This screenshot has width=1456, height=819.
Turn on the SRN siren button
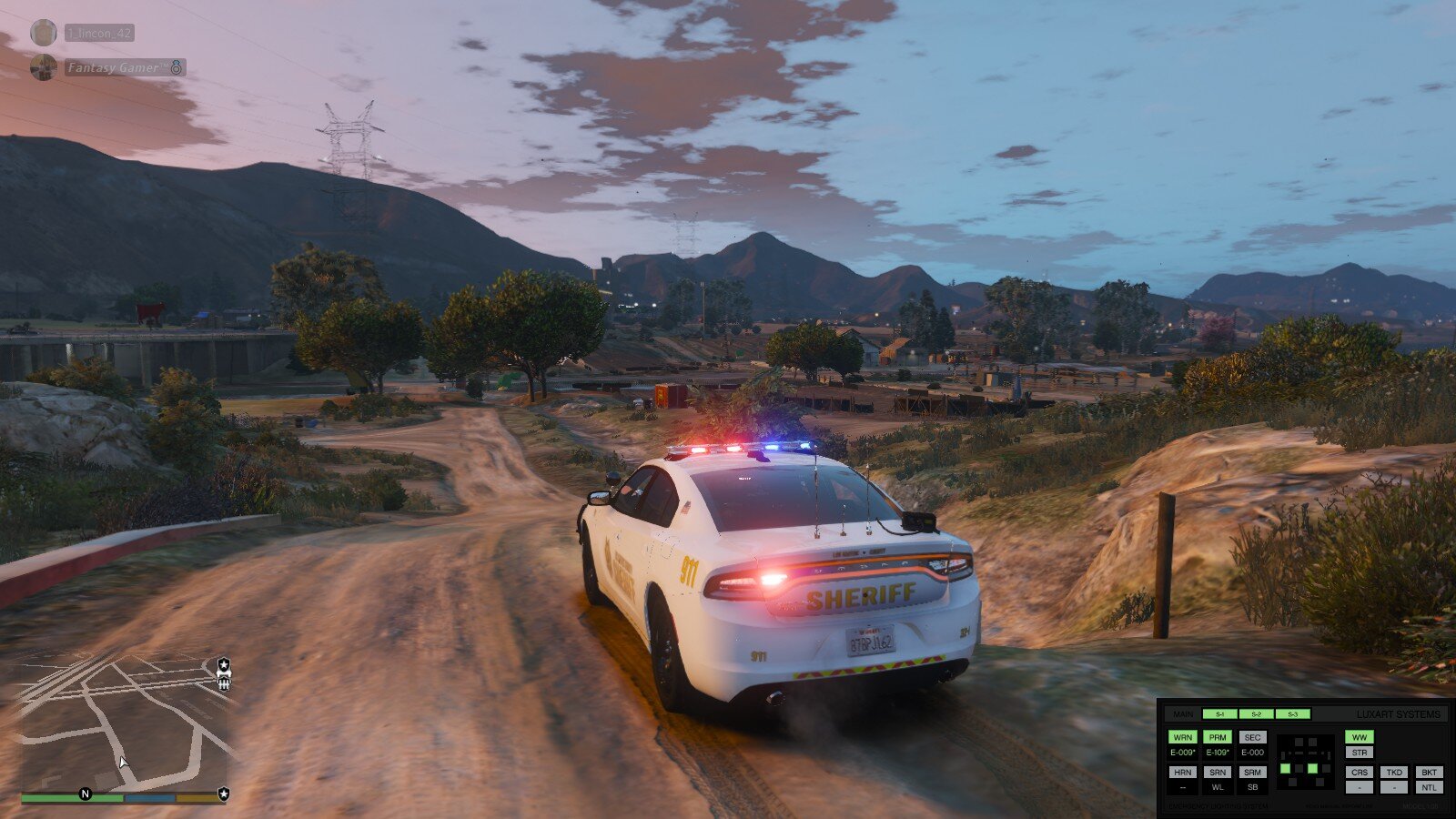(x=1218, y=772)
